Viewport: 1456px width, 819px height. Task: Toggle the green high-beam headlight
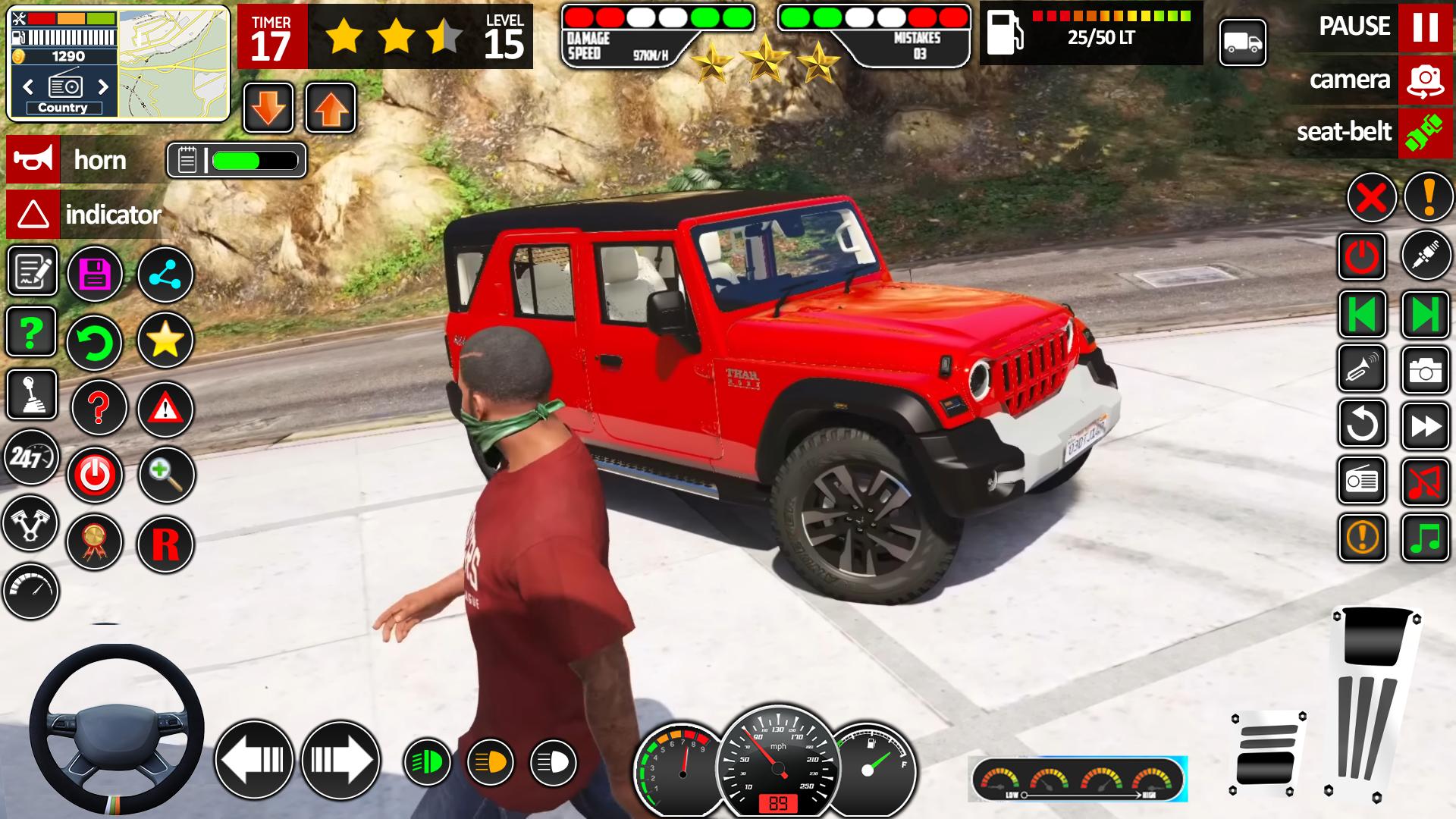coord(427,761)
